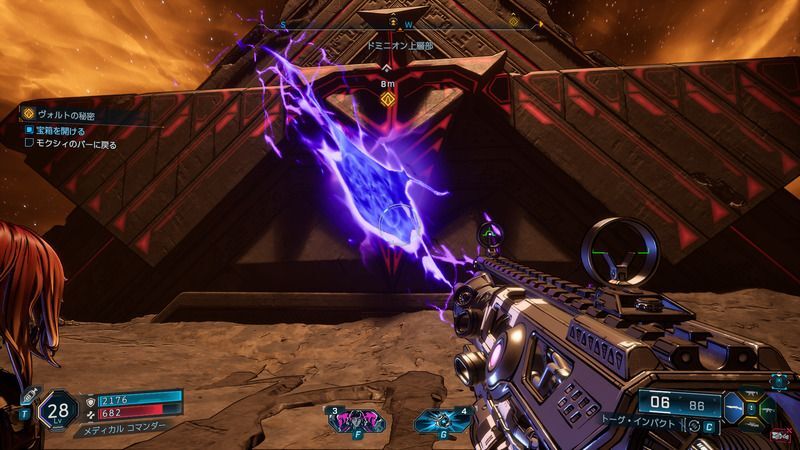
Task: Select the 宝箱を開ける objective
Action: [58, 130]
